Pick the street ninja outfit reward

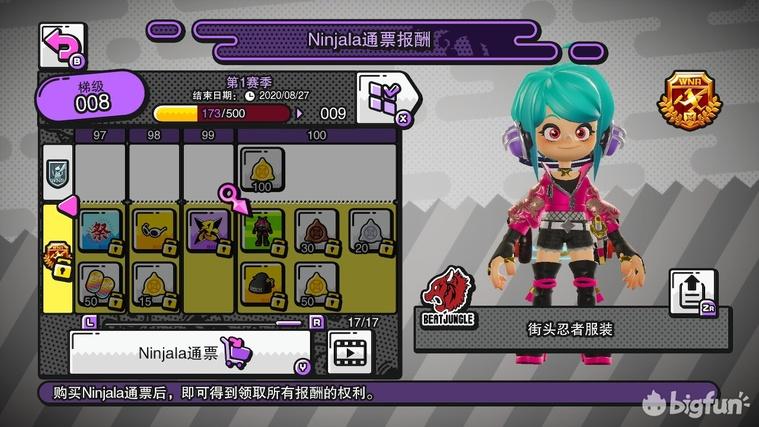[263, 232]
